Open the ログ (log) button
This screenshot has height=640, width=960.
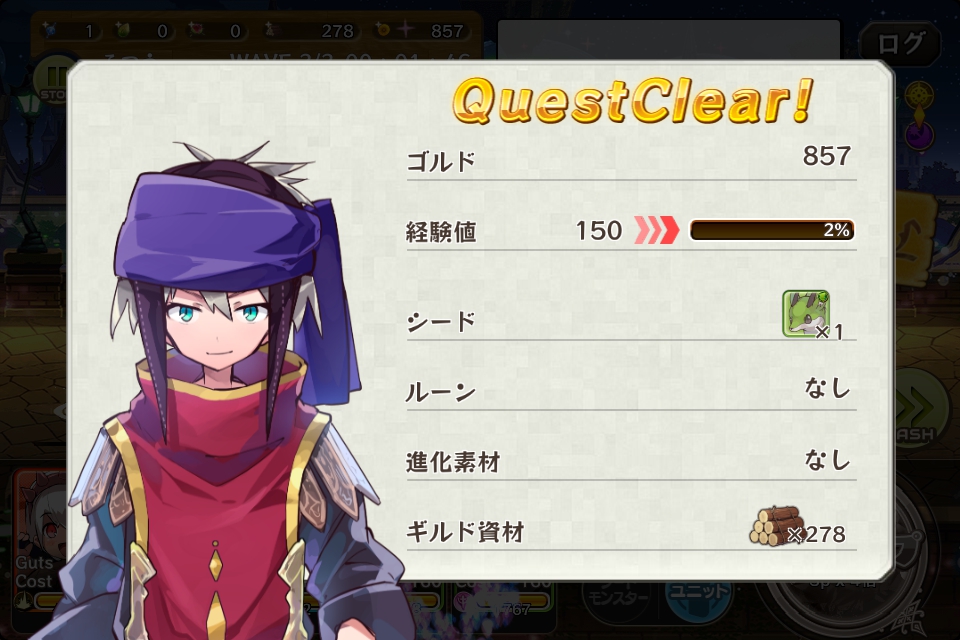[900, 44]
